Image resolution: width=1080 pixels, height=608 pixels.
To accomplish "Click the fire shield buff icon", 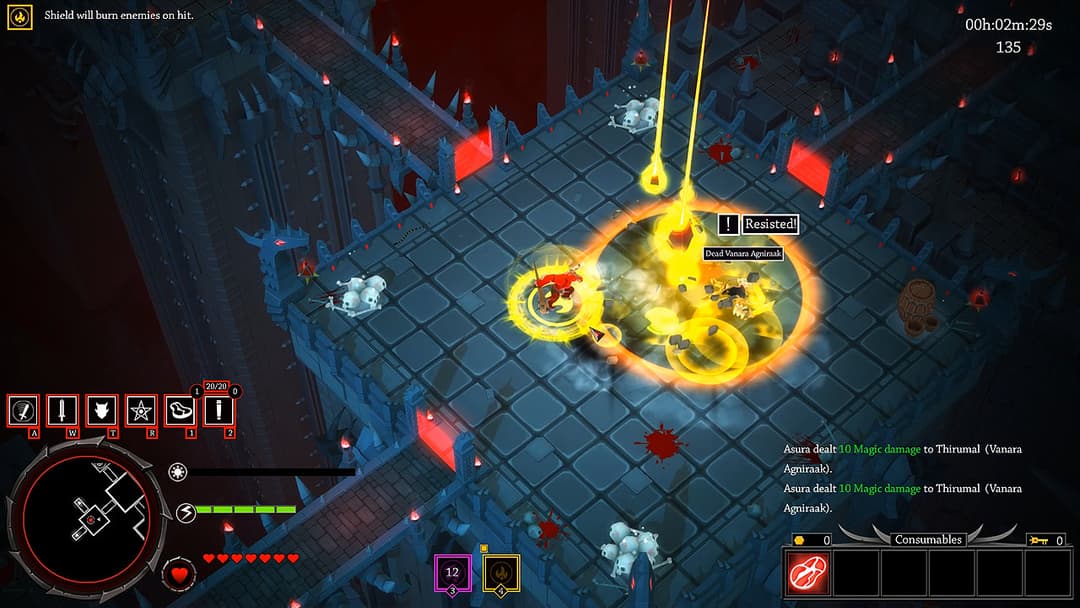I will click(x=20, y=16).
